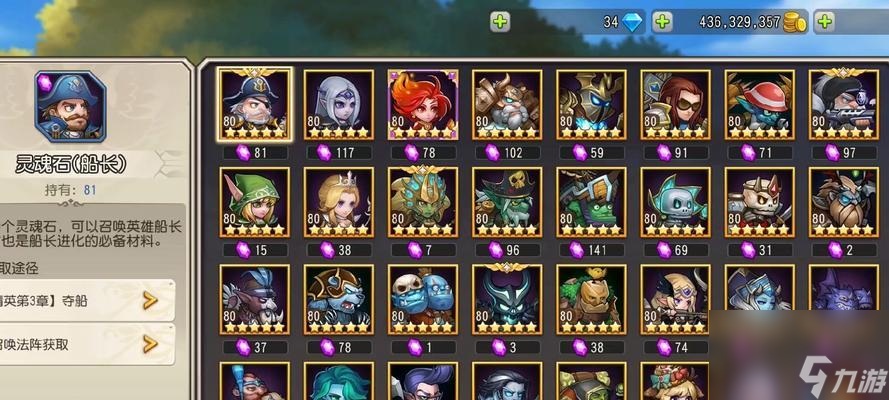The image size is (889, 400).
Task: Select the sunglasses hero with 91 stones
Action: [675, 105]
